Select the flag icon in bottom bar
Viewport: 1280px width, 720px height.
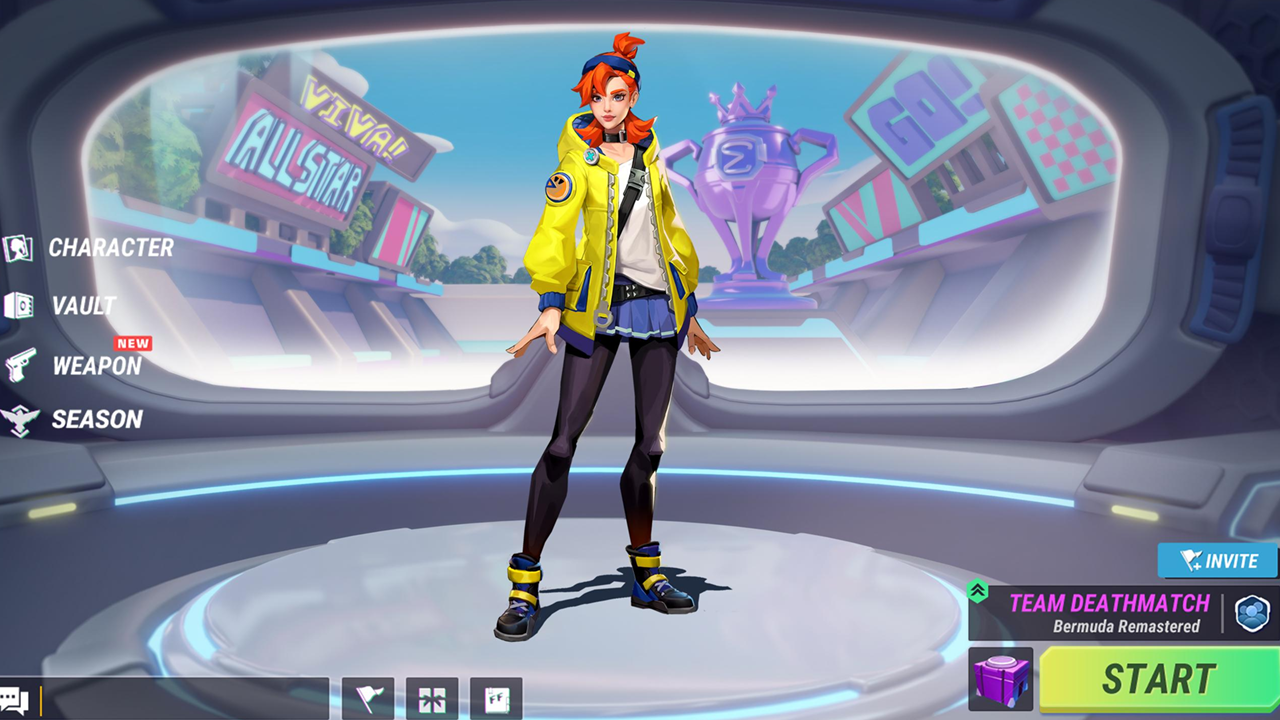pos(368,698)
